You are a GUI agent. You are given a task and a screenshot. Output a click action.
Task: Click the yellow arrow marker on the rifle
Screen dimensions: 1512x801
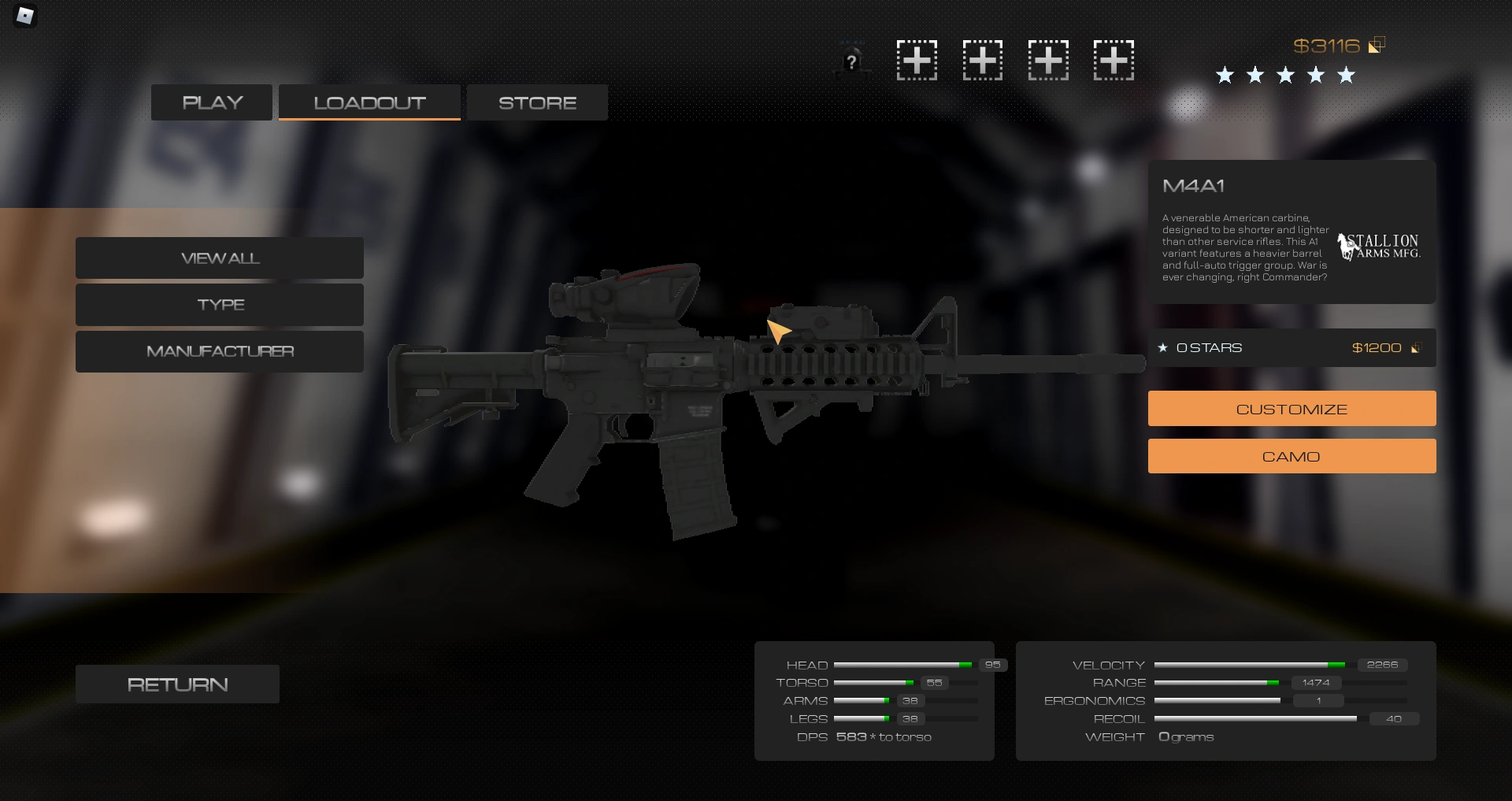(778, 331)
